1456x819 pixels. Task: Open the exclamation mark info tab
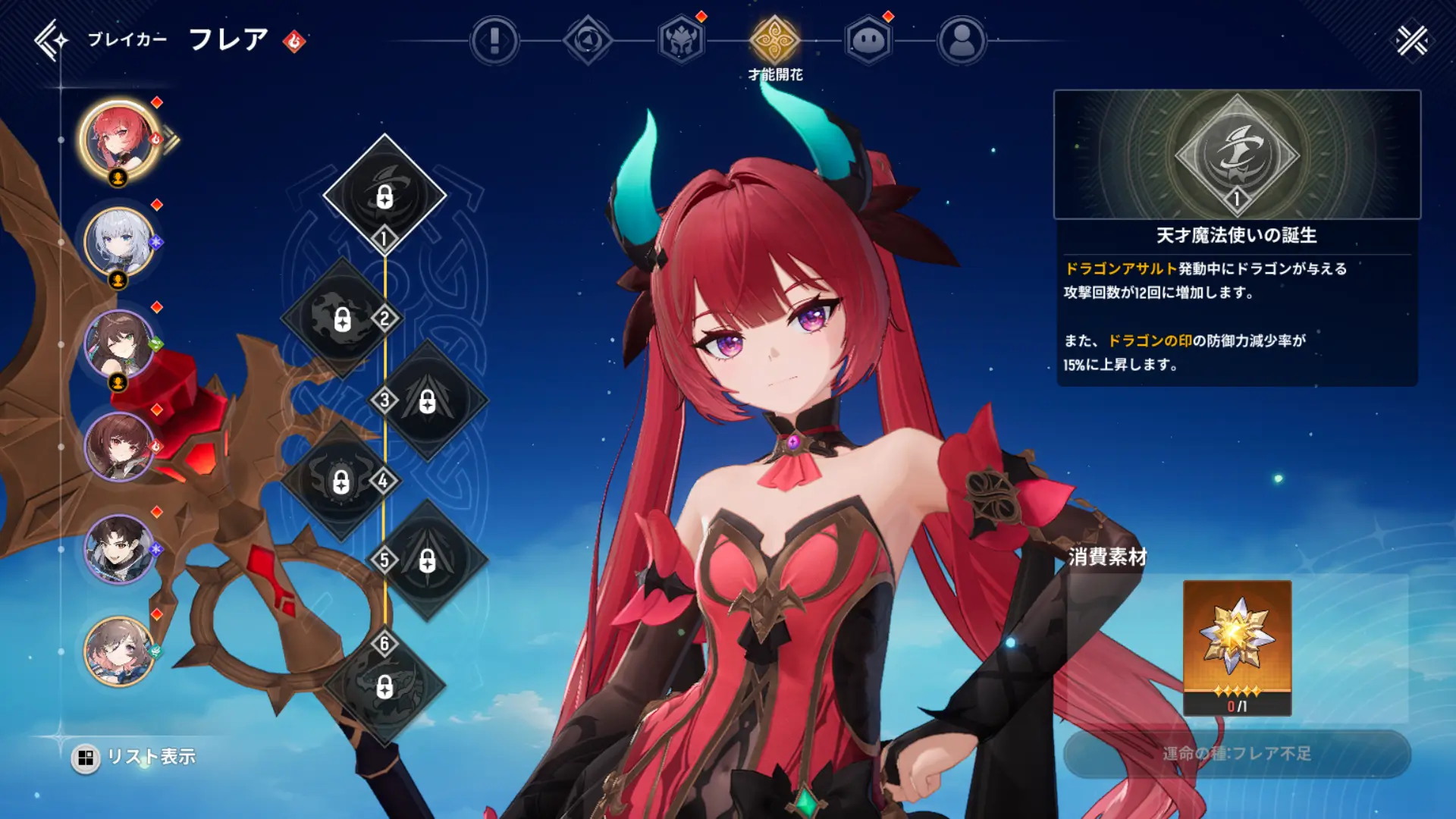pyautogui.click(x=494, y=40)
